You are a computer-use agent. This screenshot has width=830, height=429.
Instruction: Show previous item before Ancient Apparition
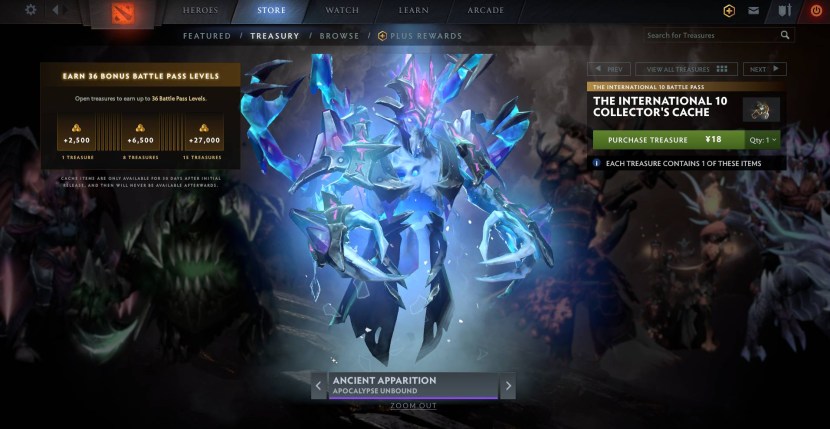tap(319, 385)
